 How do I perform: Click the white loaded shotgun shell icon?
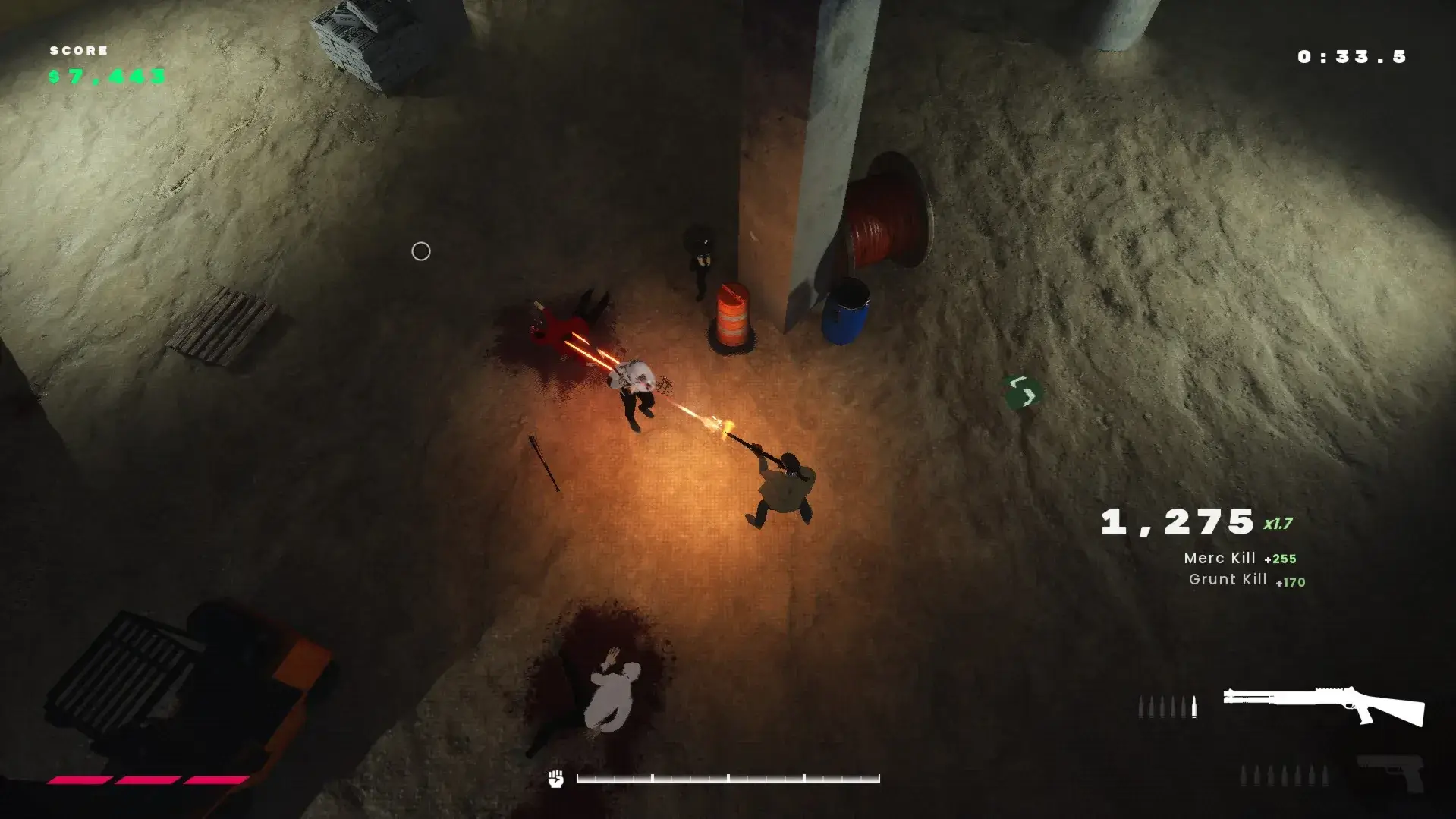click(1194, 707)
